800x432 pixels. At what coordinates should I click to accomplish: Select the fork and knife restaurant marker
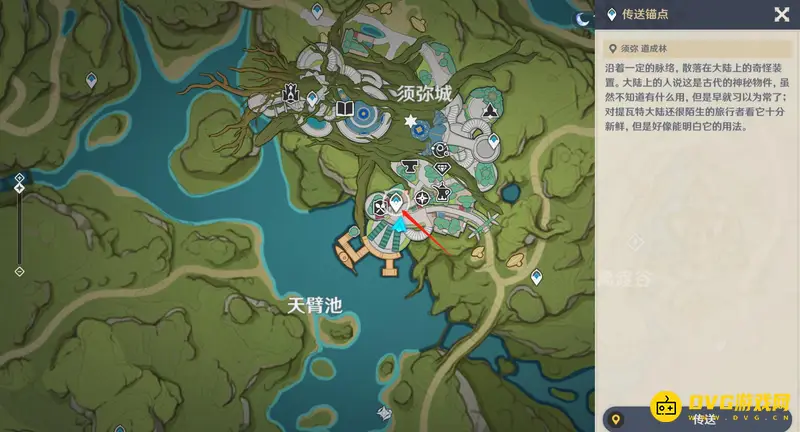[380, 207]
